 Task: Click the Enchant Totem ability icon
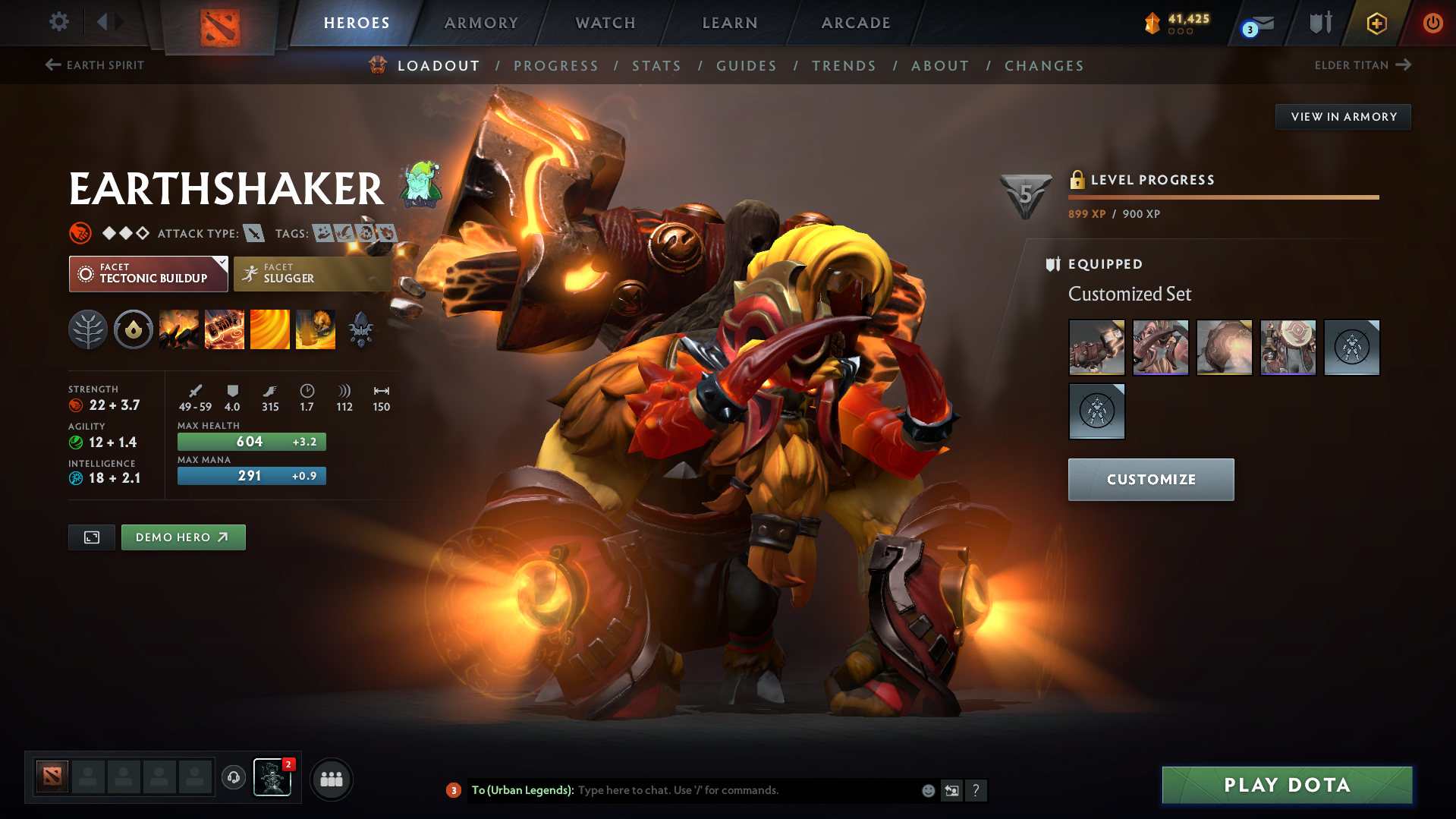click(225, 329)
